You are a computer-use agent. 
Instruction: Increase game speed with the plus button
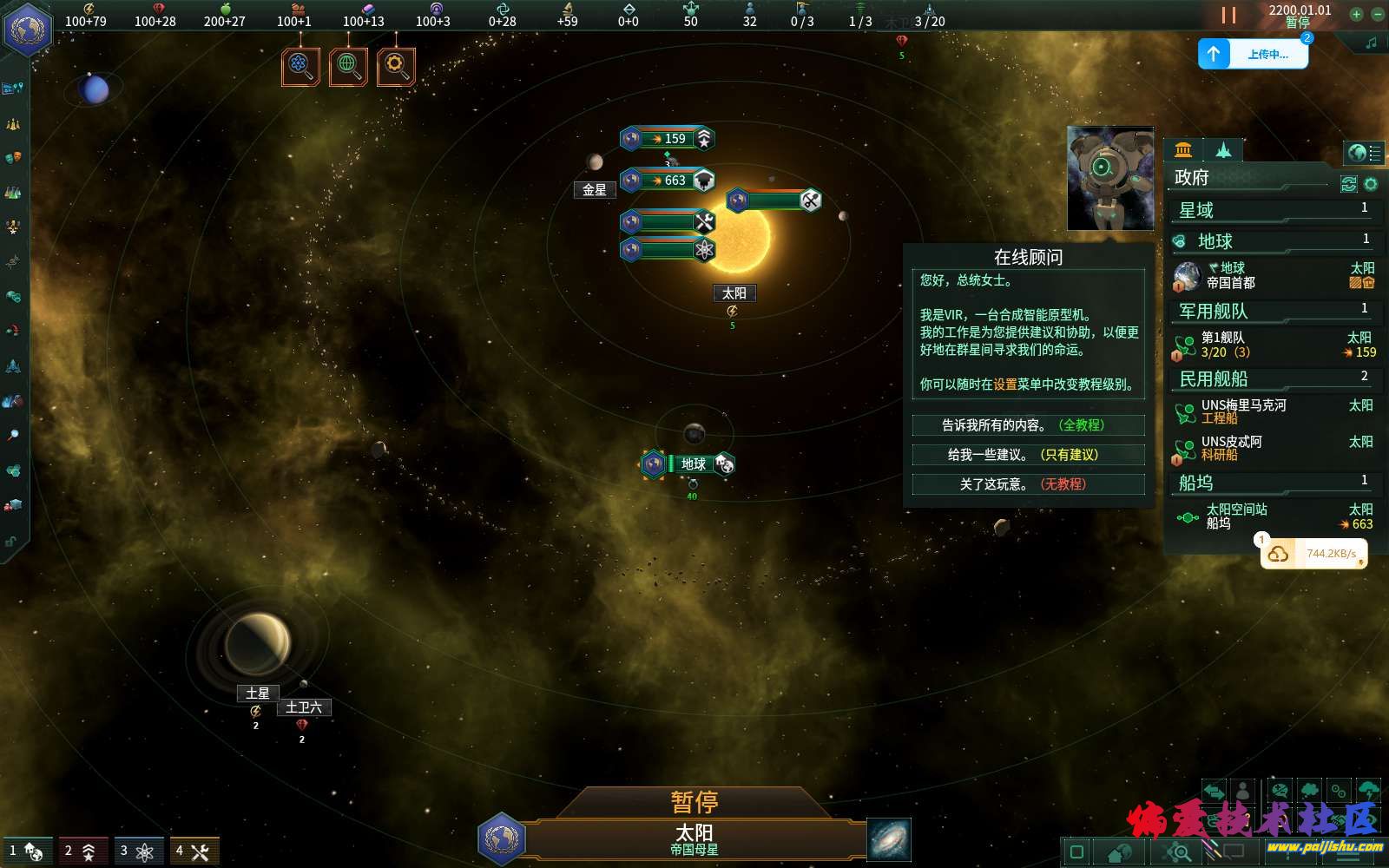point(1356,14)
